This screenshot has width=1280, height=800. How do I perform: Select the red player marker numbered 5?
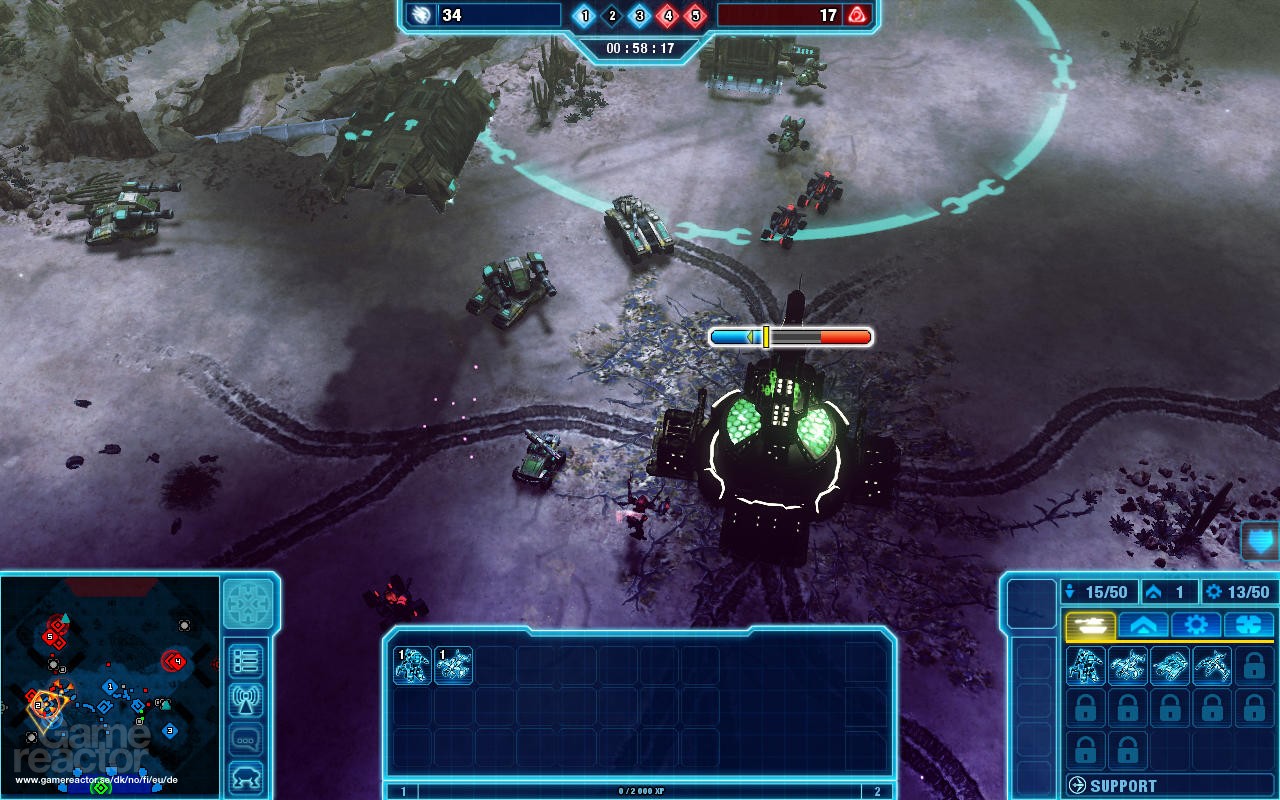(50, 636)
